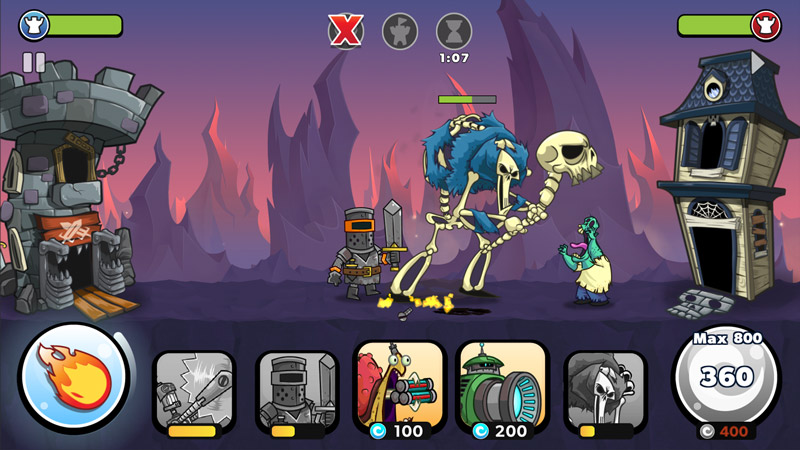800x450 pixels.
Task: Click the gray arrow beside the haunted house
Action: point(758,63)
